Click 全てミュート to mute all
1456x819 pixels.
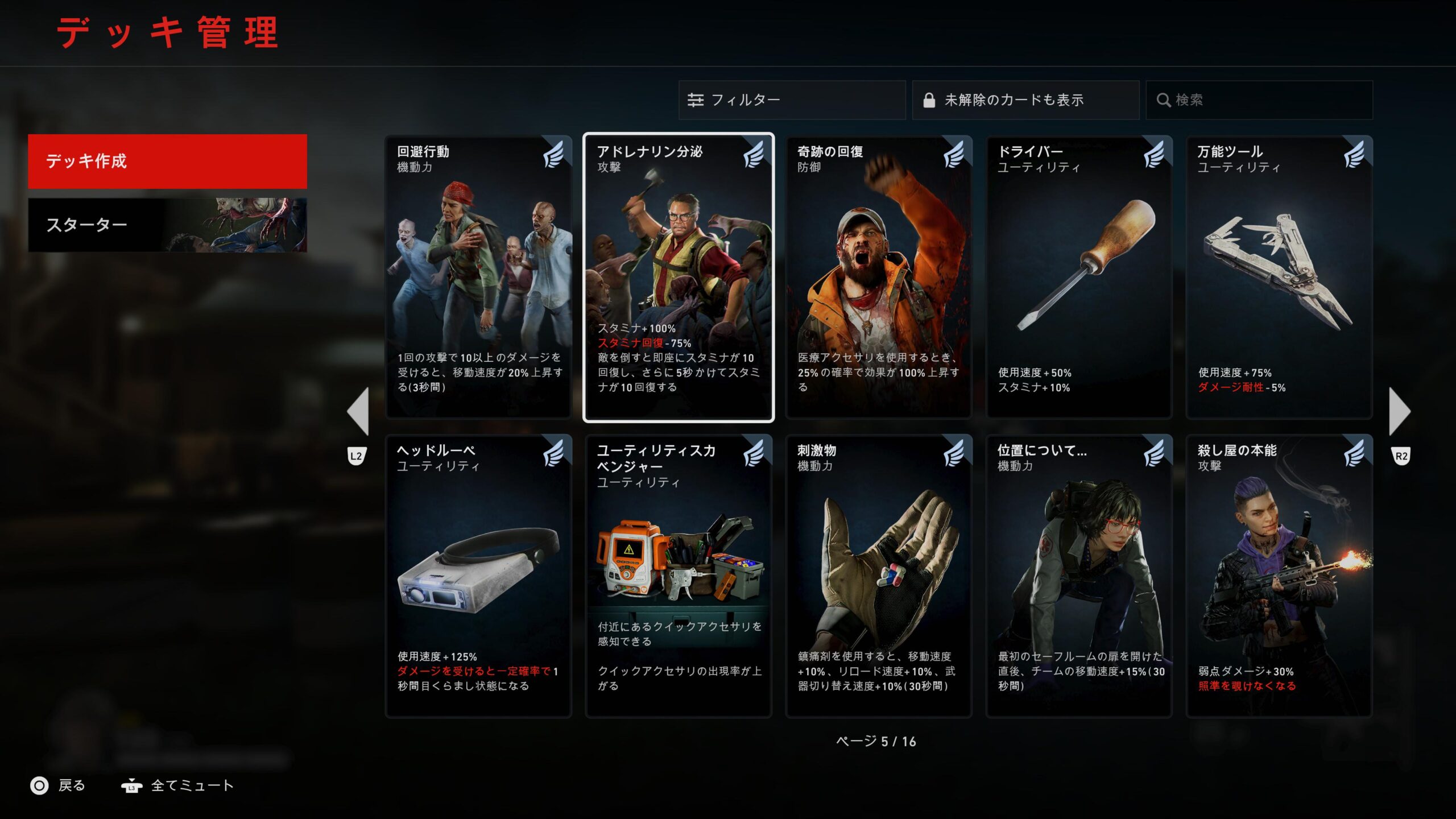pyautogui.click(x=177, y=786)
